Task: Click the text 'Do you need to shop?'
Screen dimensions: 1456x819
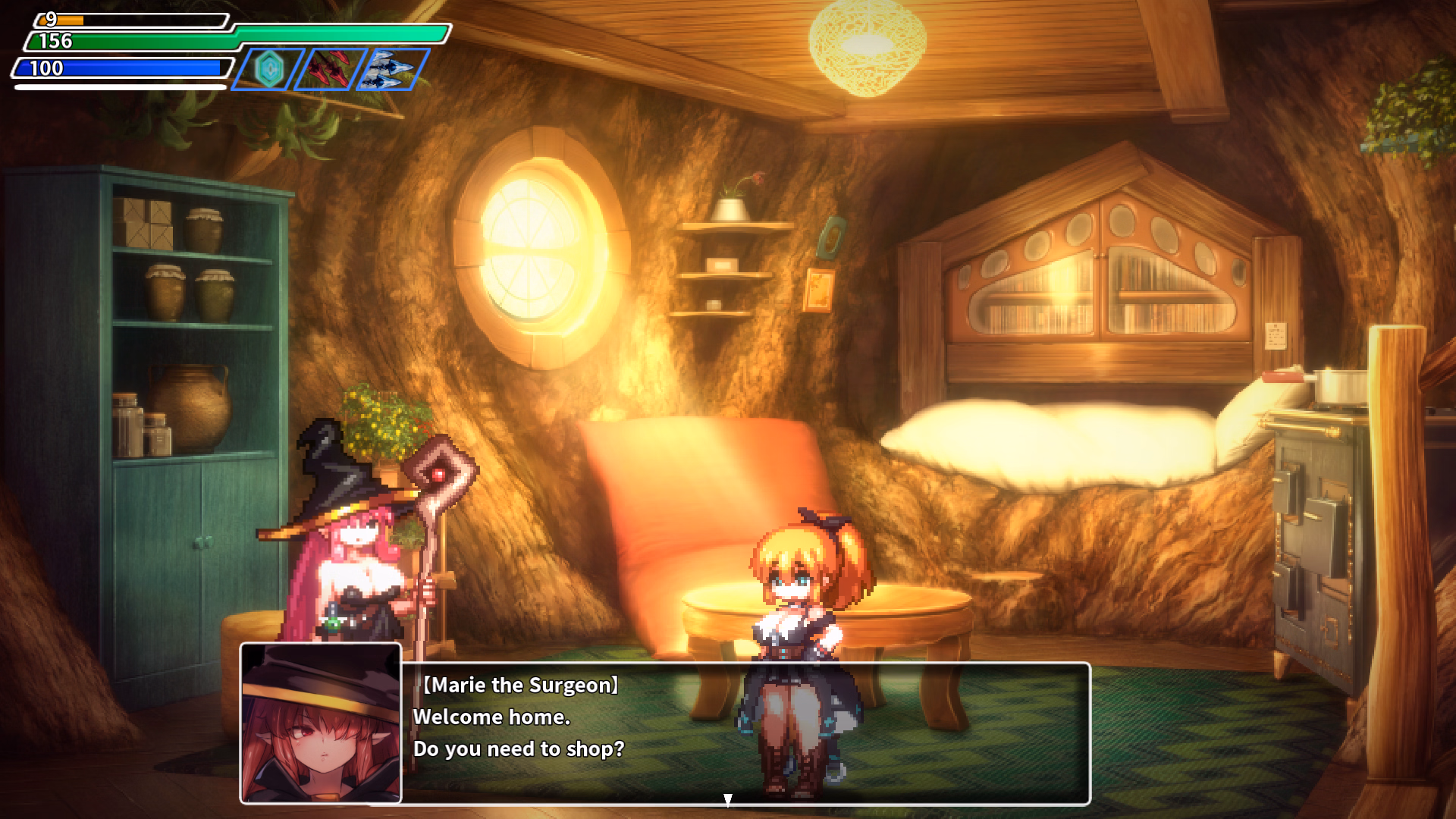Action: pos(518,749)
